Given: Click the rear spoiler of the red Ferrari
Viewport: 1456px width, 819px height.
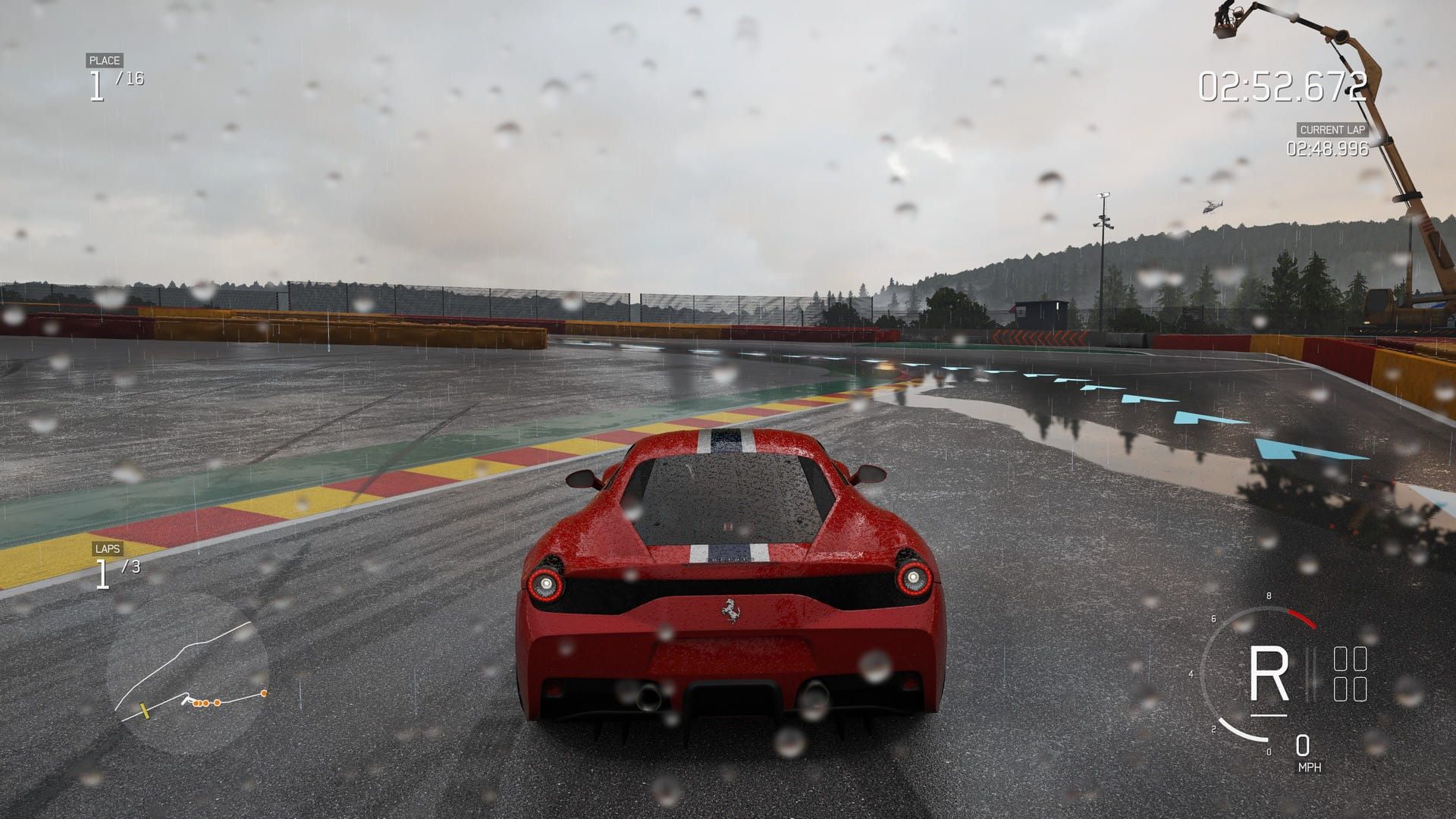Looking at the screenshot, I should [726, 552].
